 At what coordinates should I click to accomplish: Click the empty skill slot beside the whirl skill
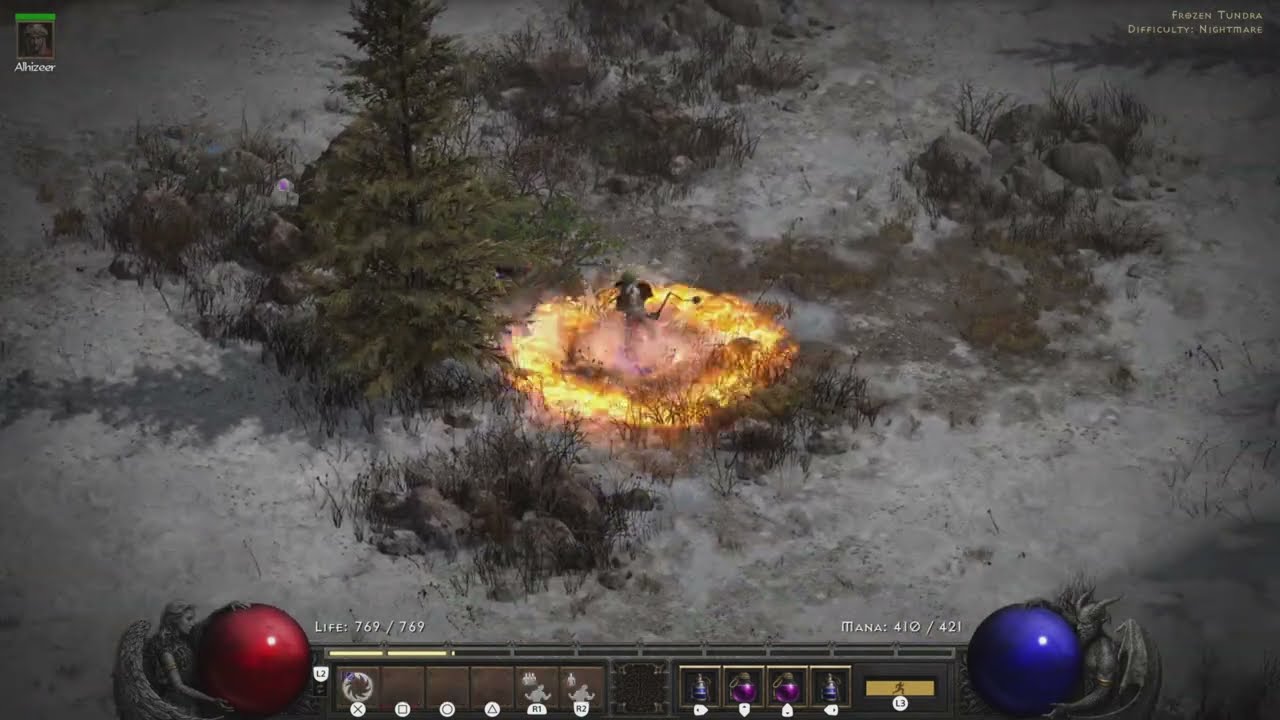(x=399, y=683)
